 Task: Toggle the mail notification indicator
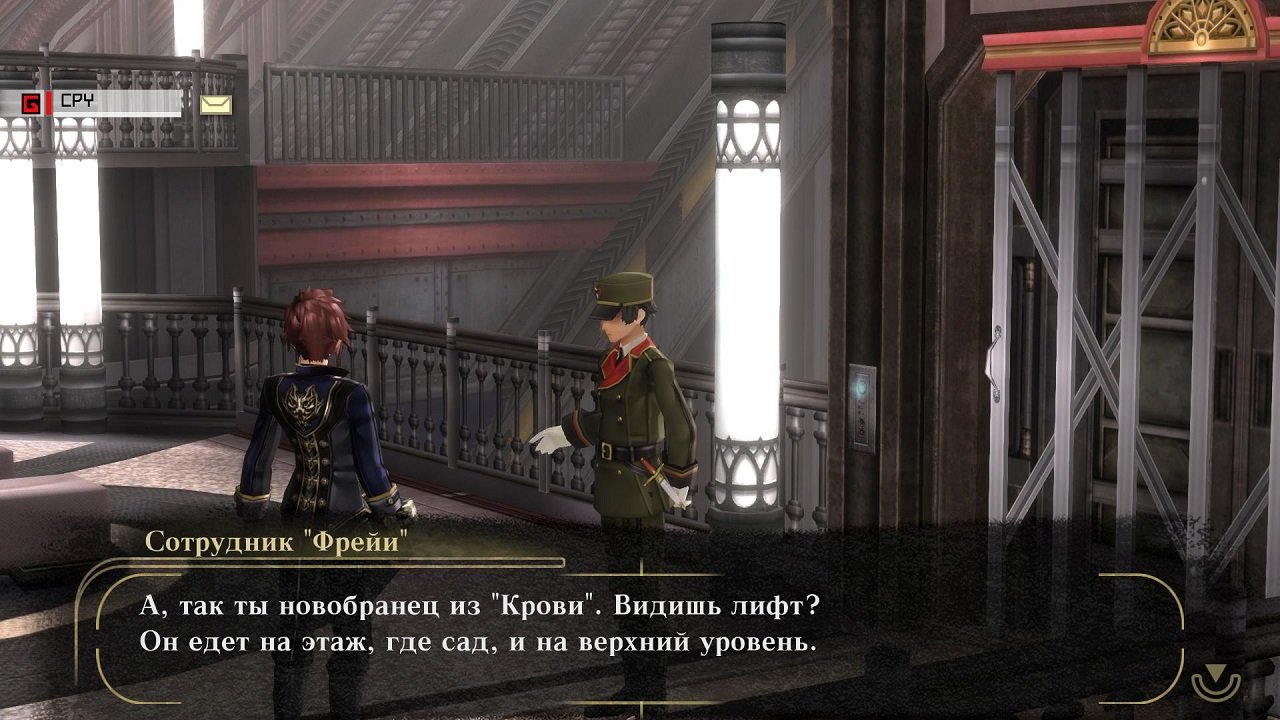coord(213,104)
